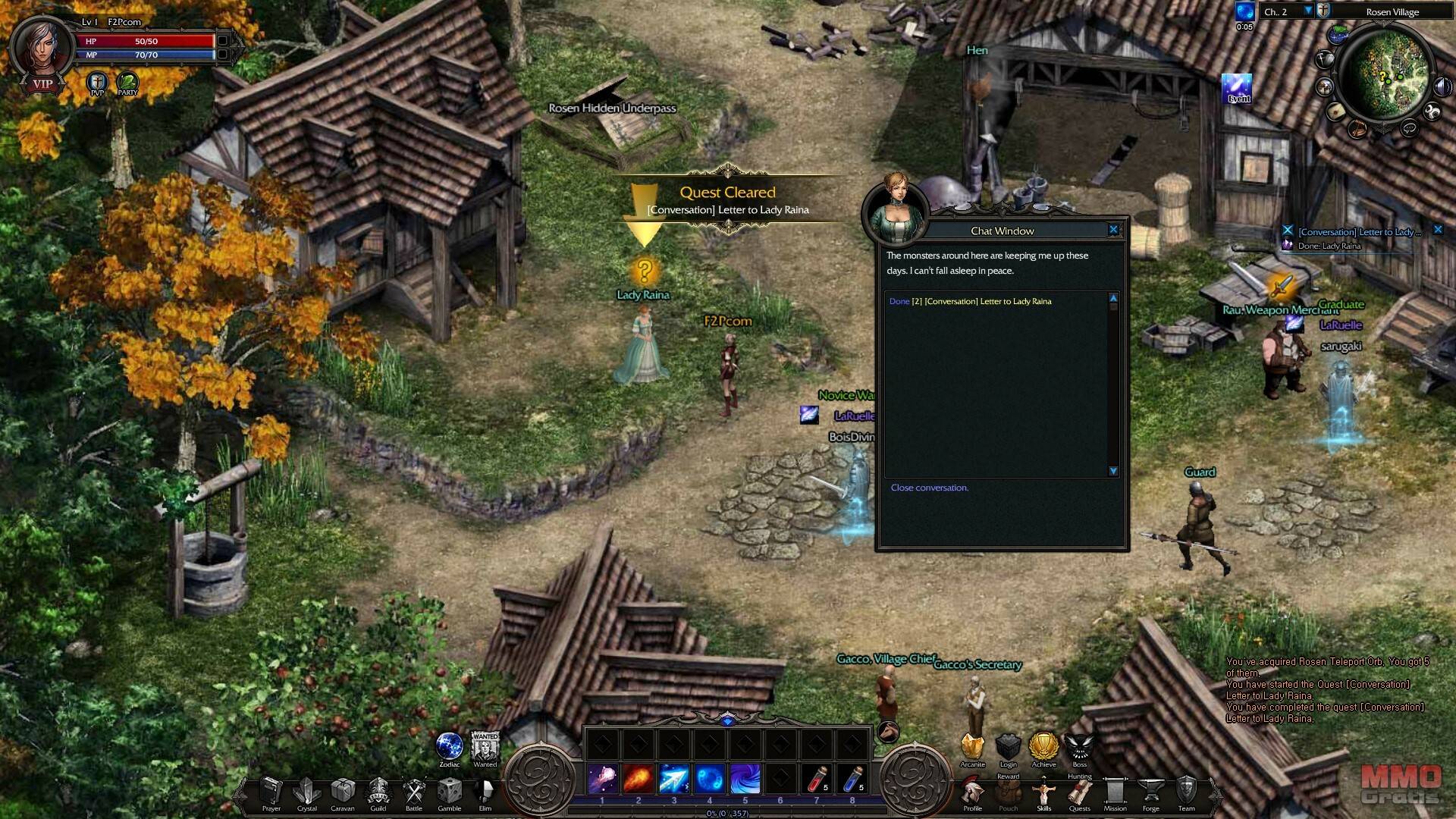Open the Guild panel

(x=378, y=792)
